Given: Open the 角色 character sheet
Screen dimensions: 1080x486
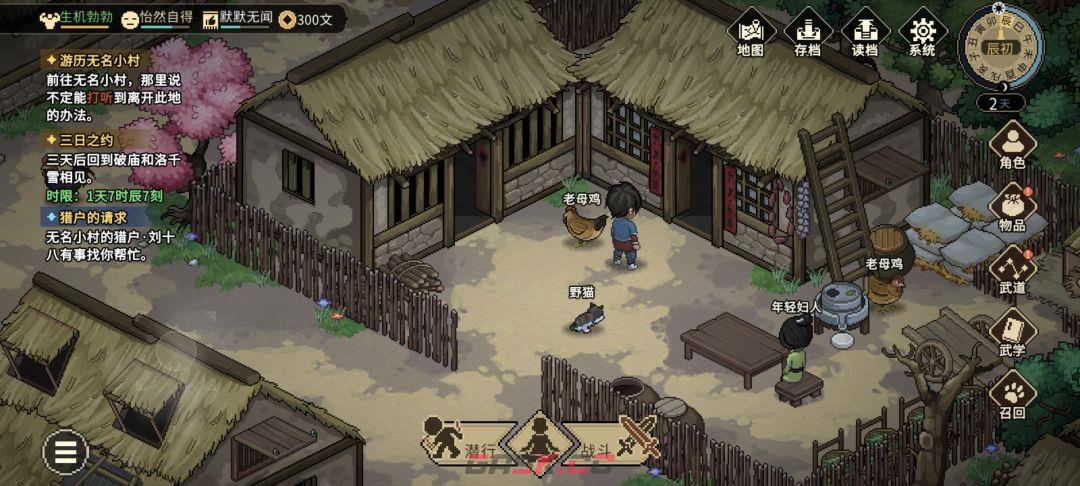Looking at the screenshot, I should click(1012, 146).
